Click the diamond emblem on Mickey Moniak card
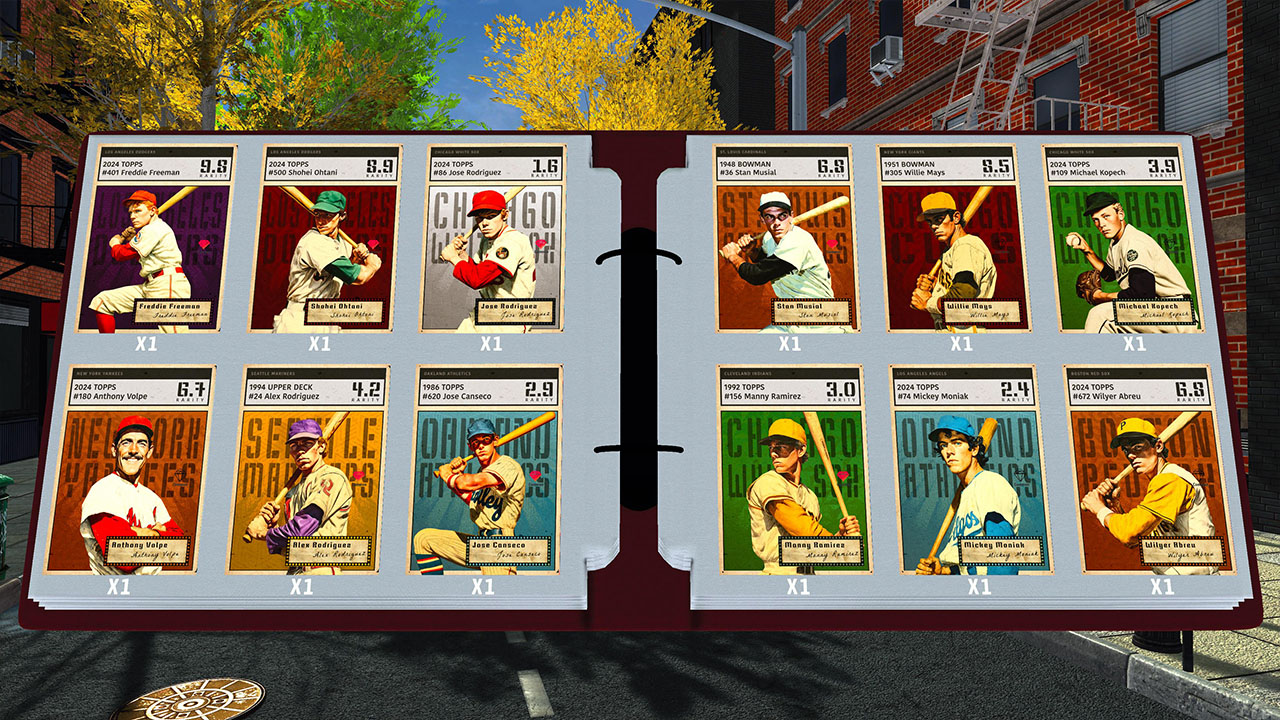This screenshot has height=720, width=1280. 1021,476
